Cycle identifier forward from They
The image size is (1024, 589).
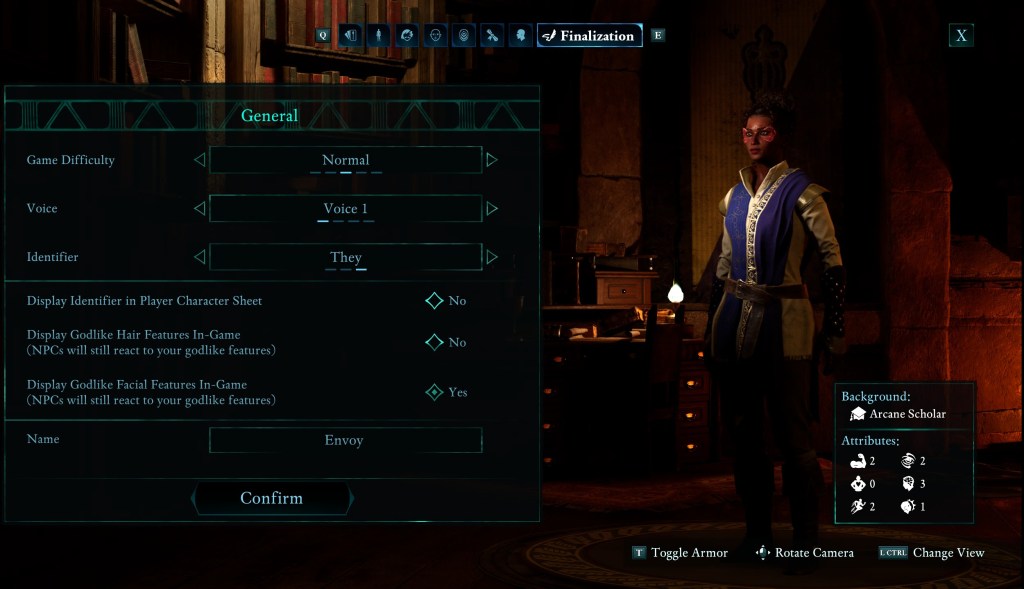pos(491,257)
